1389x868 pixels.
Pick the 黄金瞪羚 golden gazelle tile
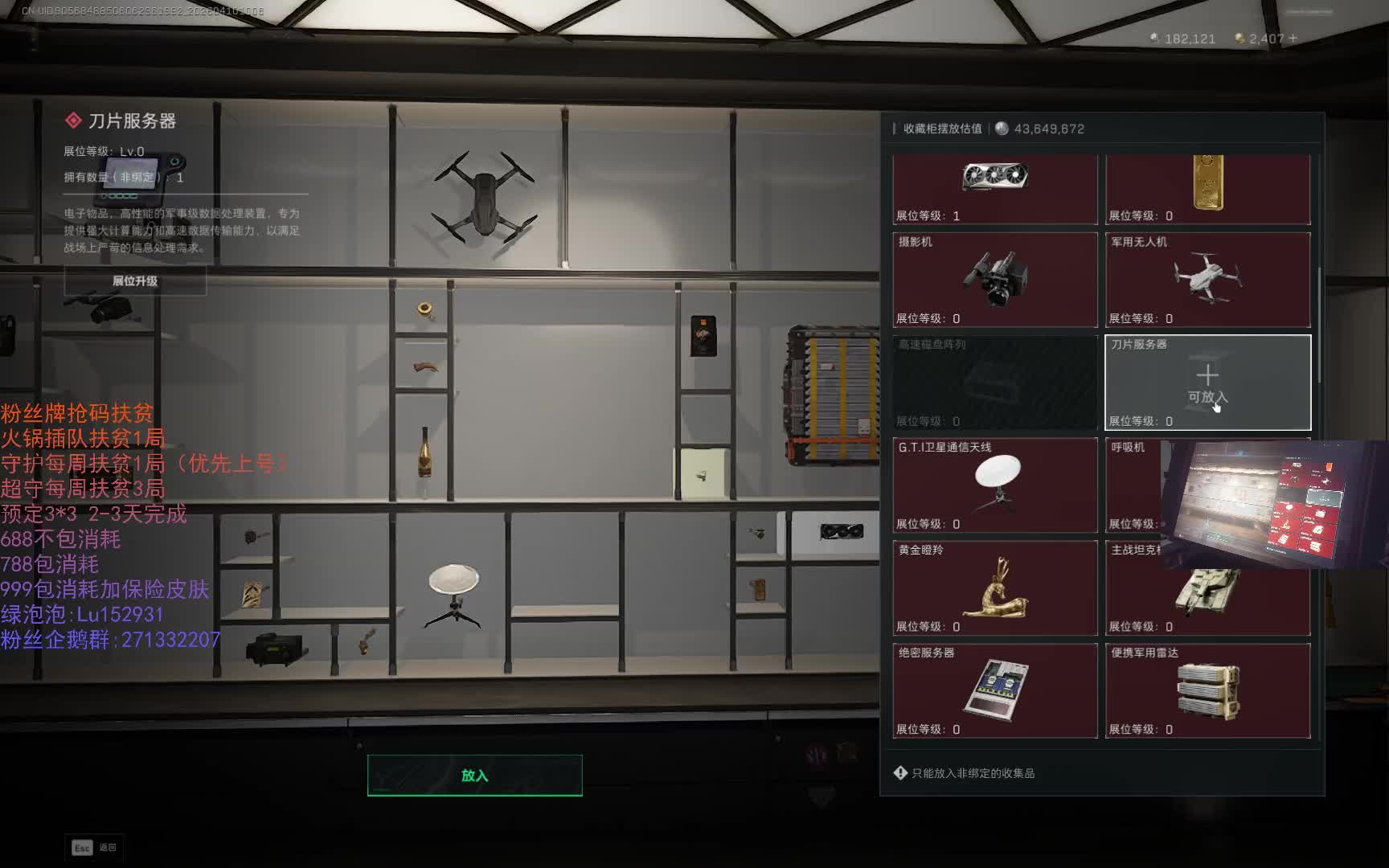coord(995,588)
